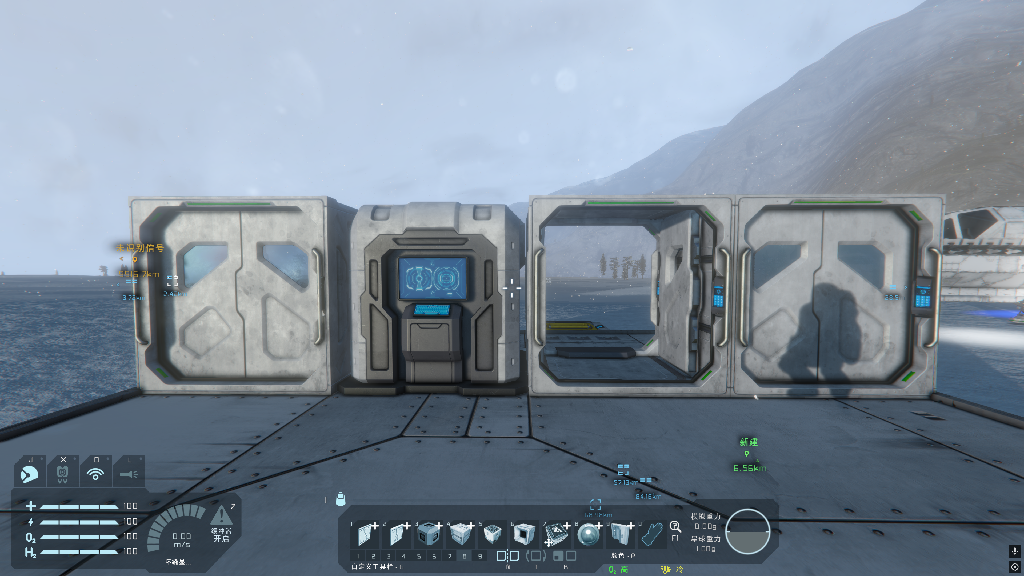Switch to toolbar page 8

tap(464, 555)
